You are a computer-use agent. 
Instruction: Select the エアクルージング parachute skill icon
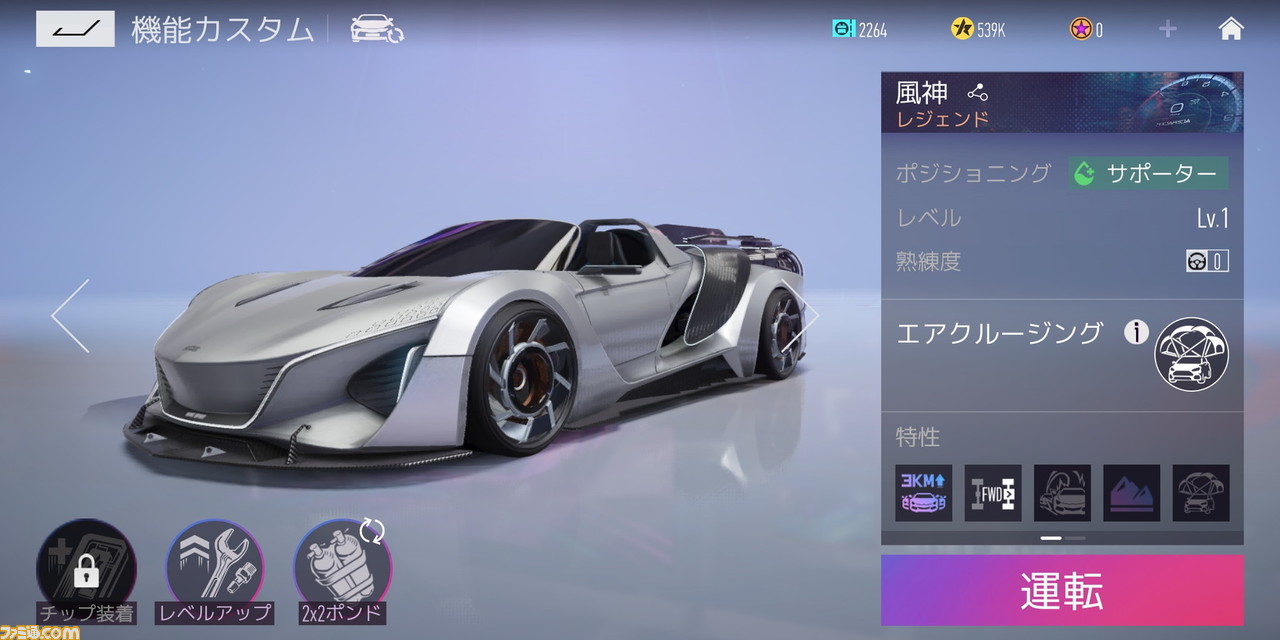(x=1191, y=354)
